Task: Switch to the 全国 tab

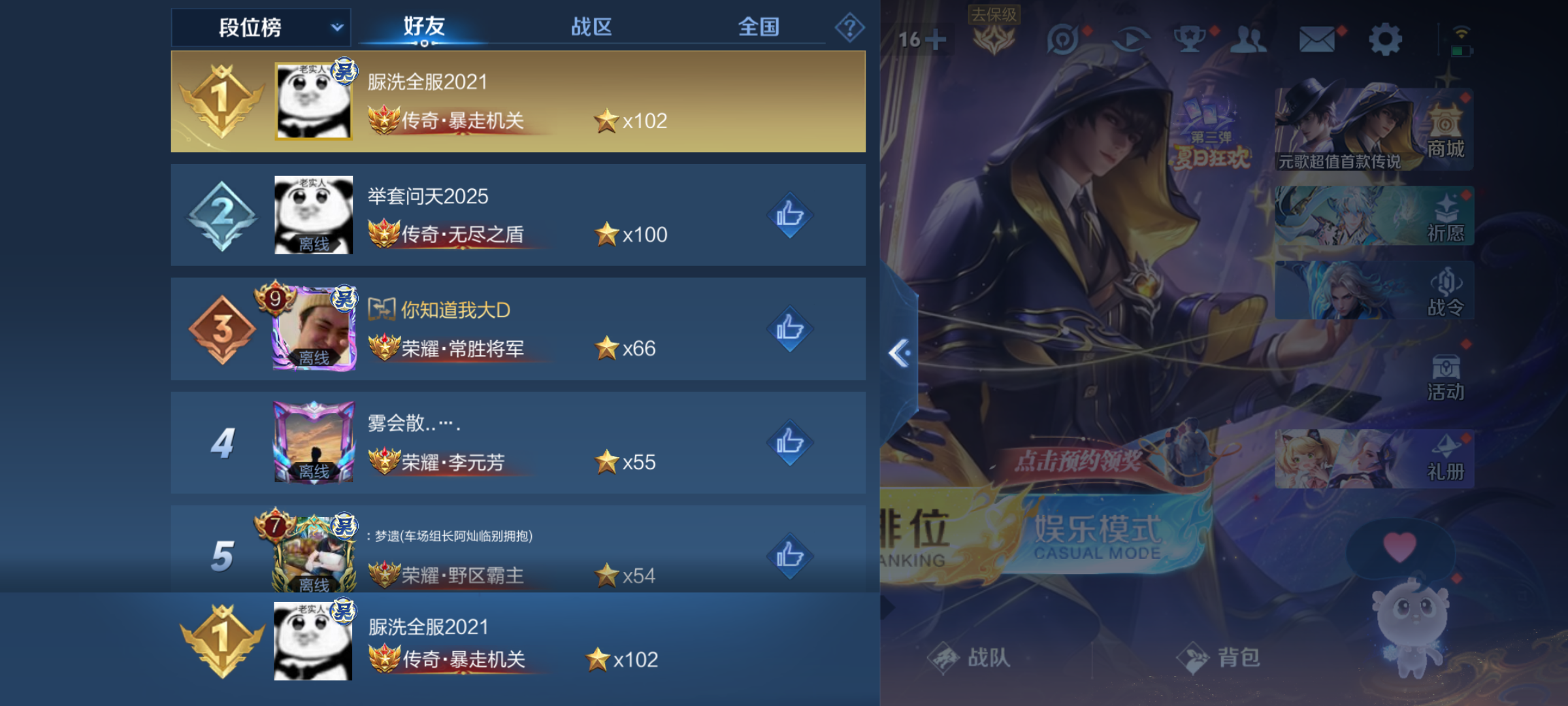Action: coord(760,27)
